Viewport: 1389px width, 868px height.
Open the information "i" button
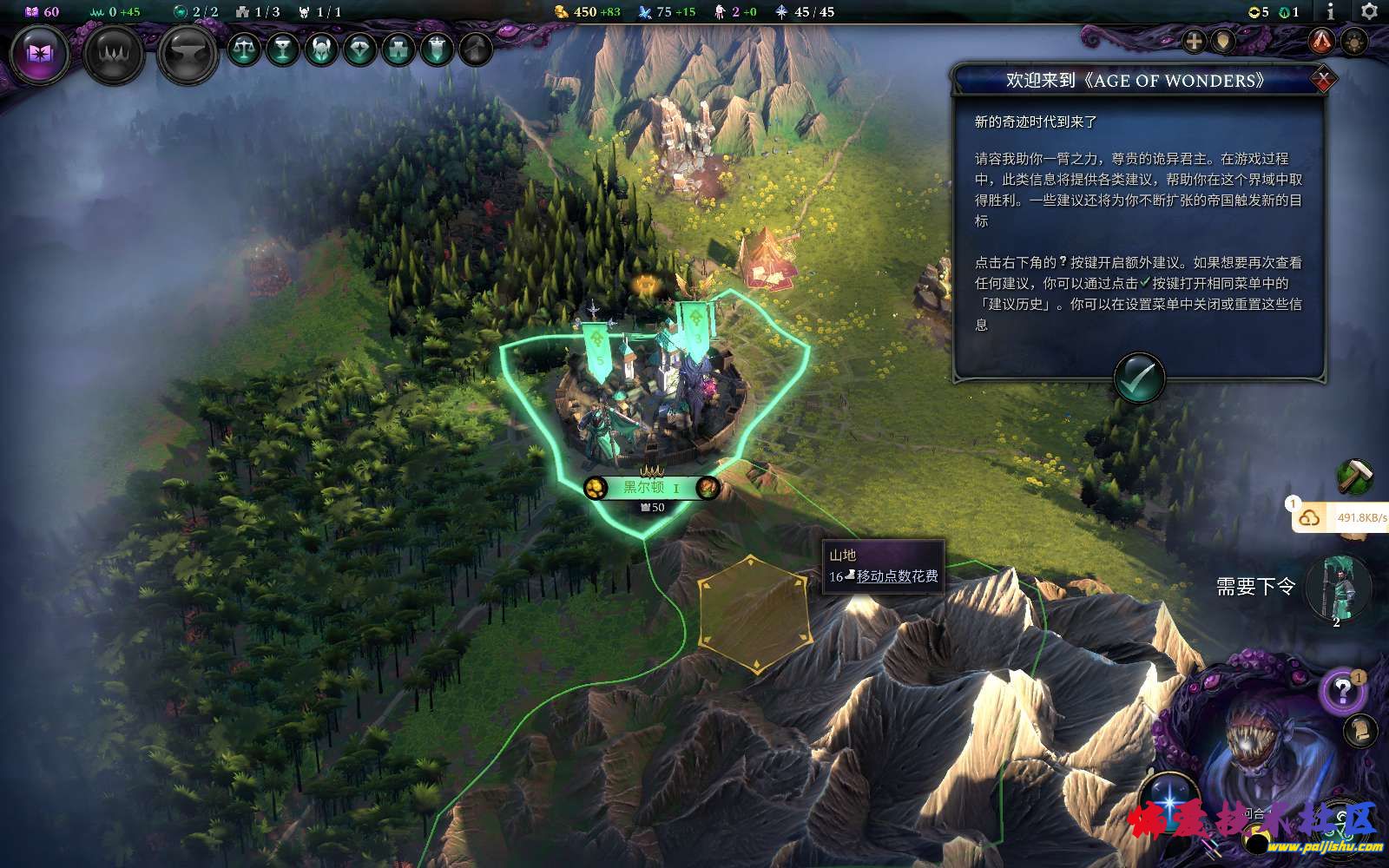[1331, 12]
